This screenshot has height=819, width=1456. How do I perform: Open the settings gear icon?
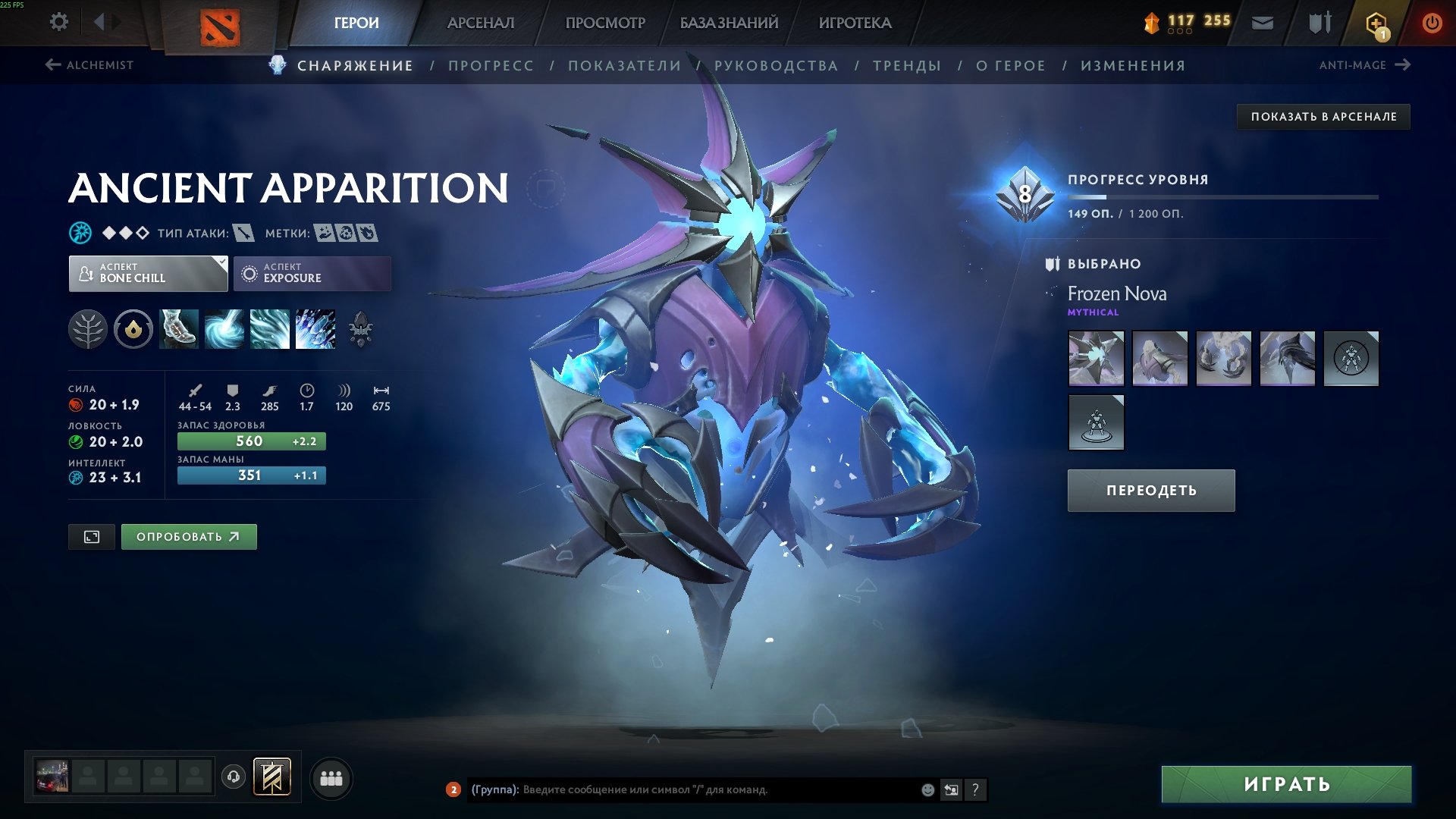click(x=58, y=22)
